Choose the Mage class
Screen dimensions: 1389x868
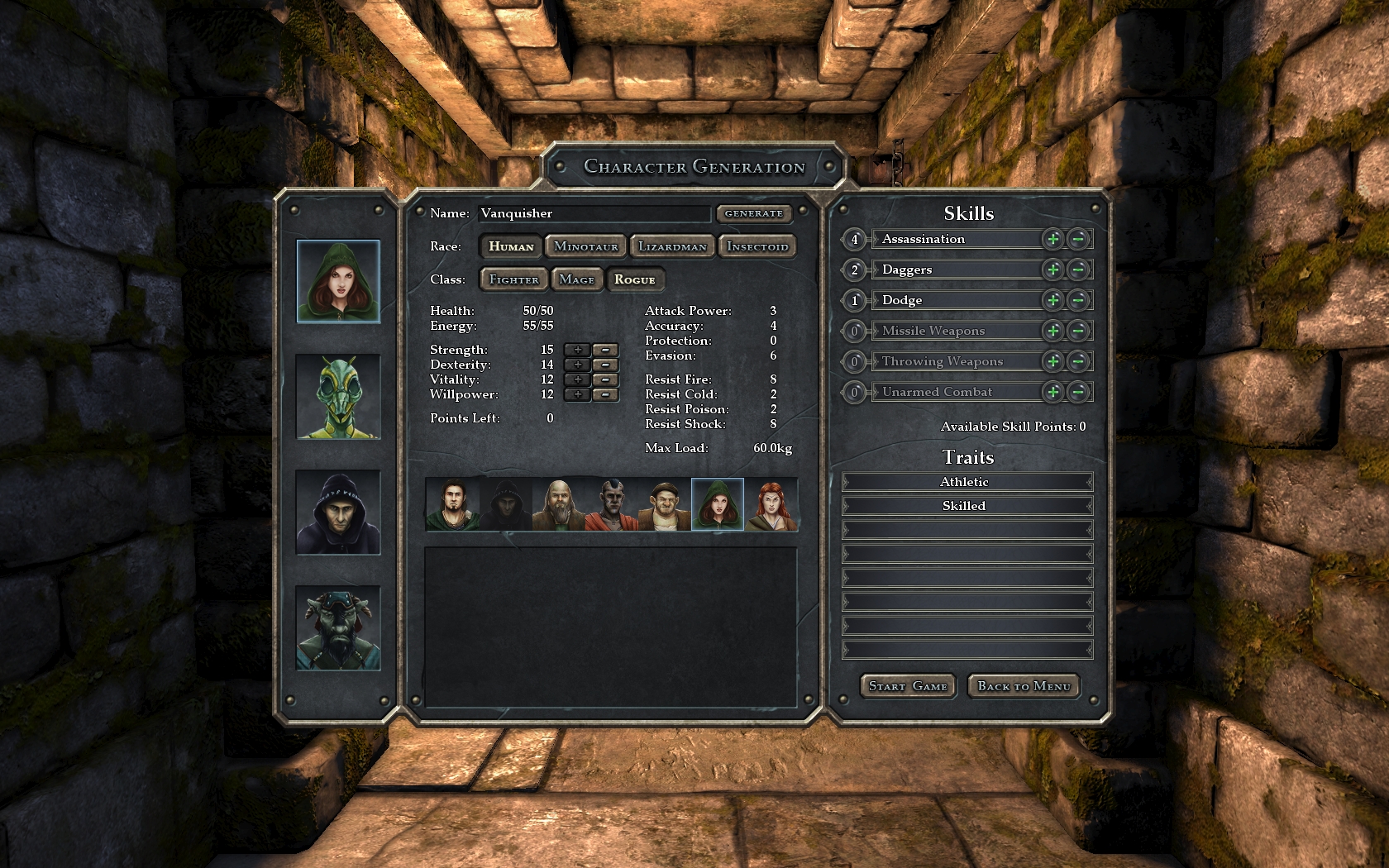[576, 279]
